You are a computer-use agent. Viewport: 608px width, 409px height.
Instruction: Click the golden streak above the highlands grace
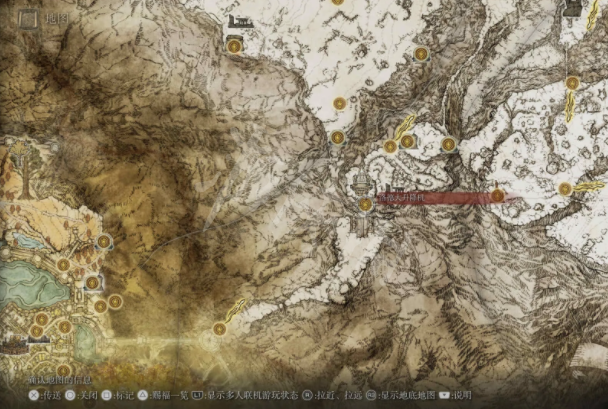click(x=236, y=308)
